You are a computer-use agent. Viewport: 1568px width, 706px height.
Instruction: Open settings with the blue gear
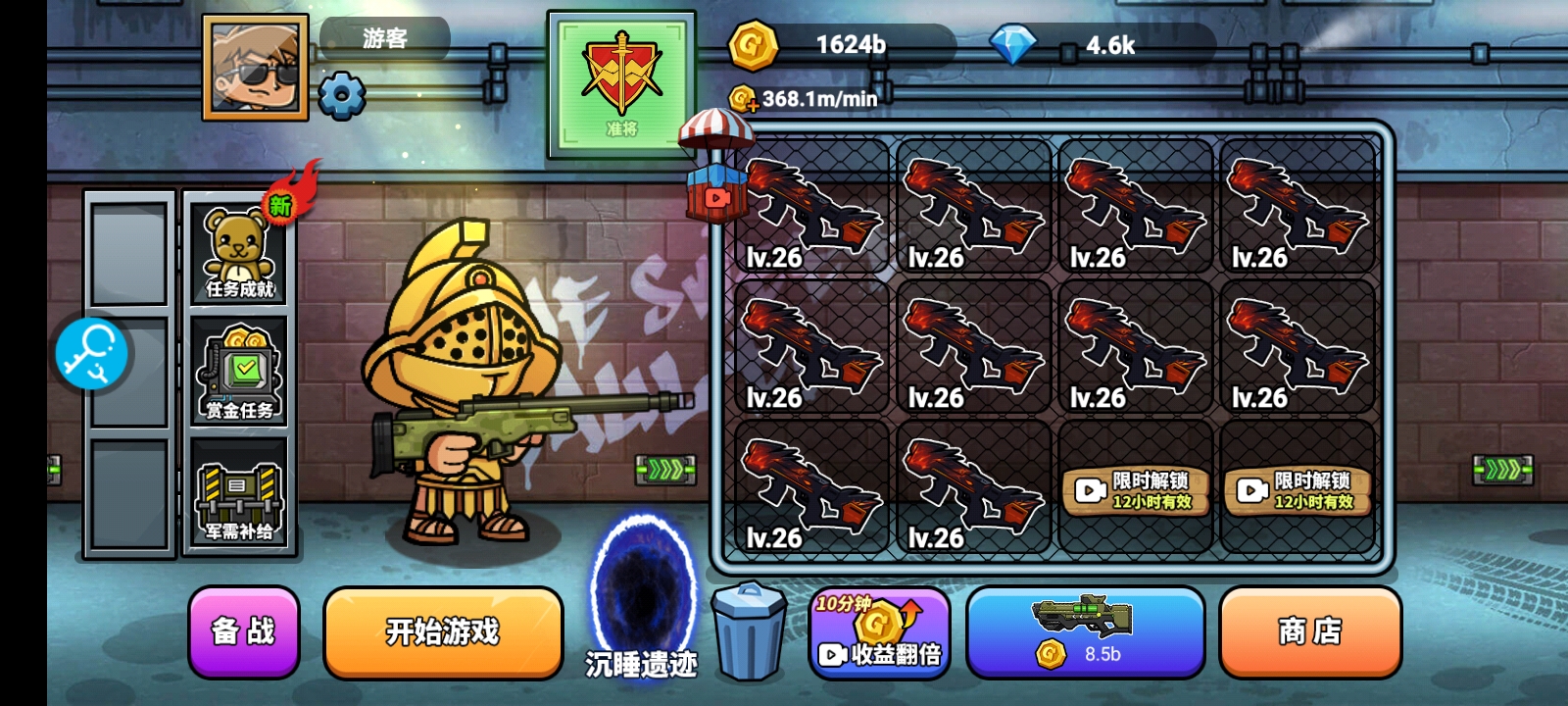pyautogui.click(x=342, y=96)
